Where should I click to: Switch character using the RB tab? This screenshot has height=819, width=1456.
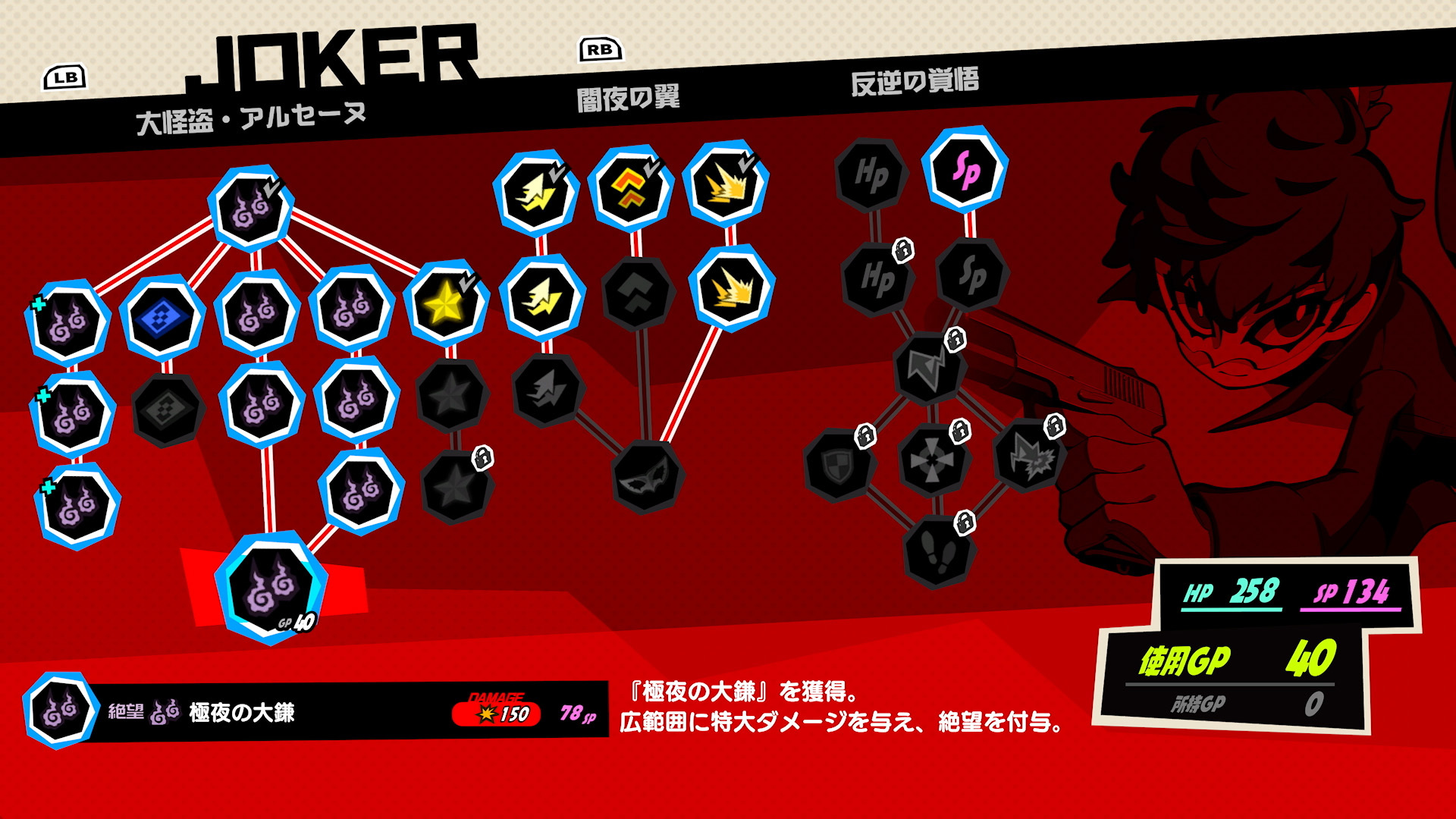click(x=598, y=50)
